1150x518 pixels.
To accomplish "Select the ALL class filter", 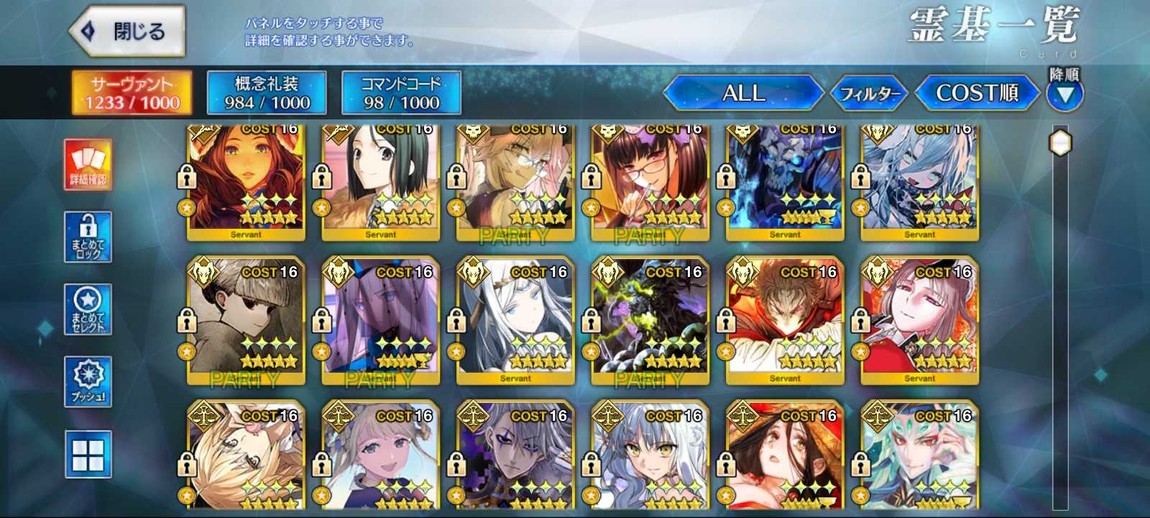I will (743, 93).
